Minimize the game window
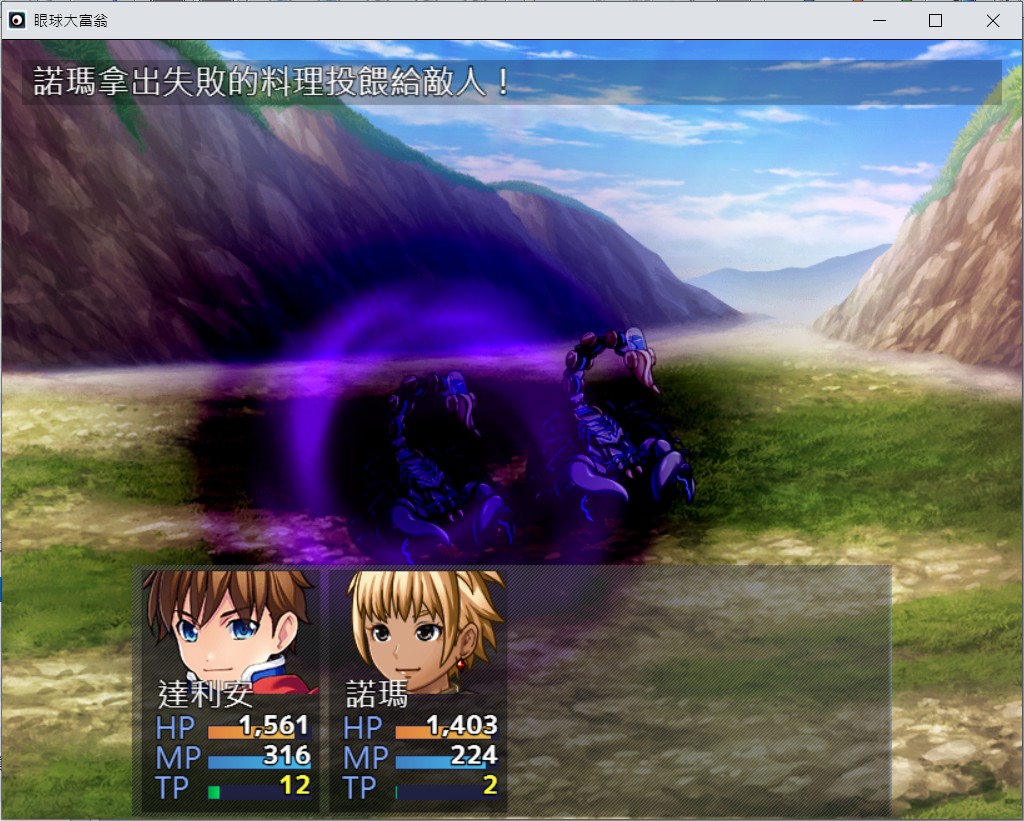The height and width of the screenshot is (821, 1024). (879, 20)
